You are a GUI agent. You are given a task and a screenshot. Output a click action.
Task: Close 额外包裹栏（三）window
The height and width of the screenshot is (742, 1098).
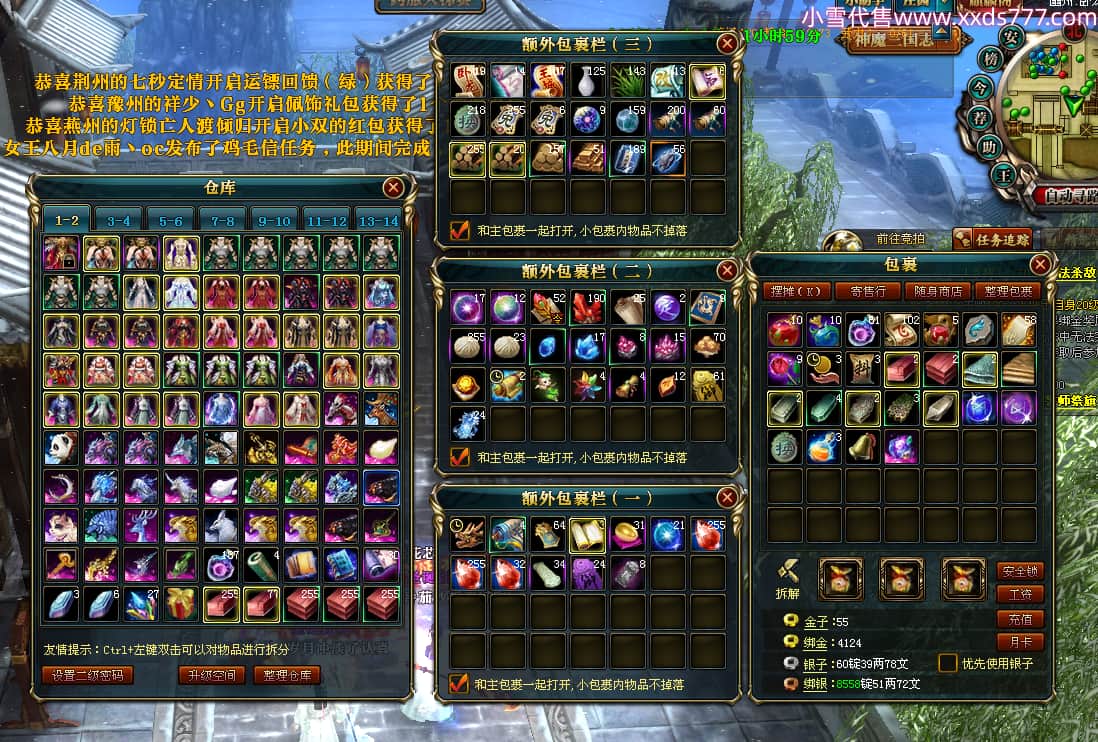tap(727, 44)
